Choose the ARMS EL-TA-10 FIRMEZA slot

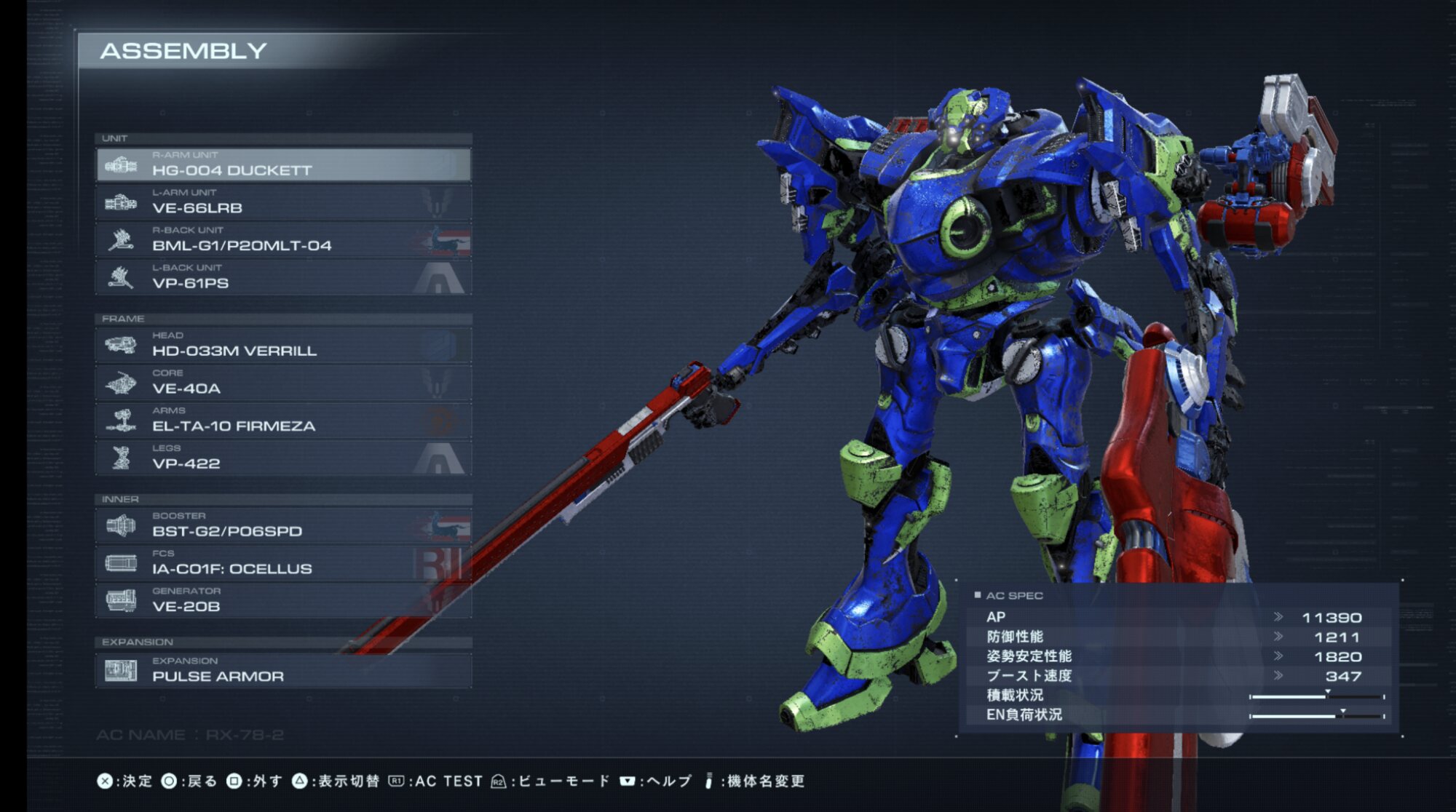click(x=283, y=421)
